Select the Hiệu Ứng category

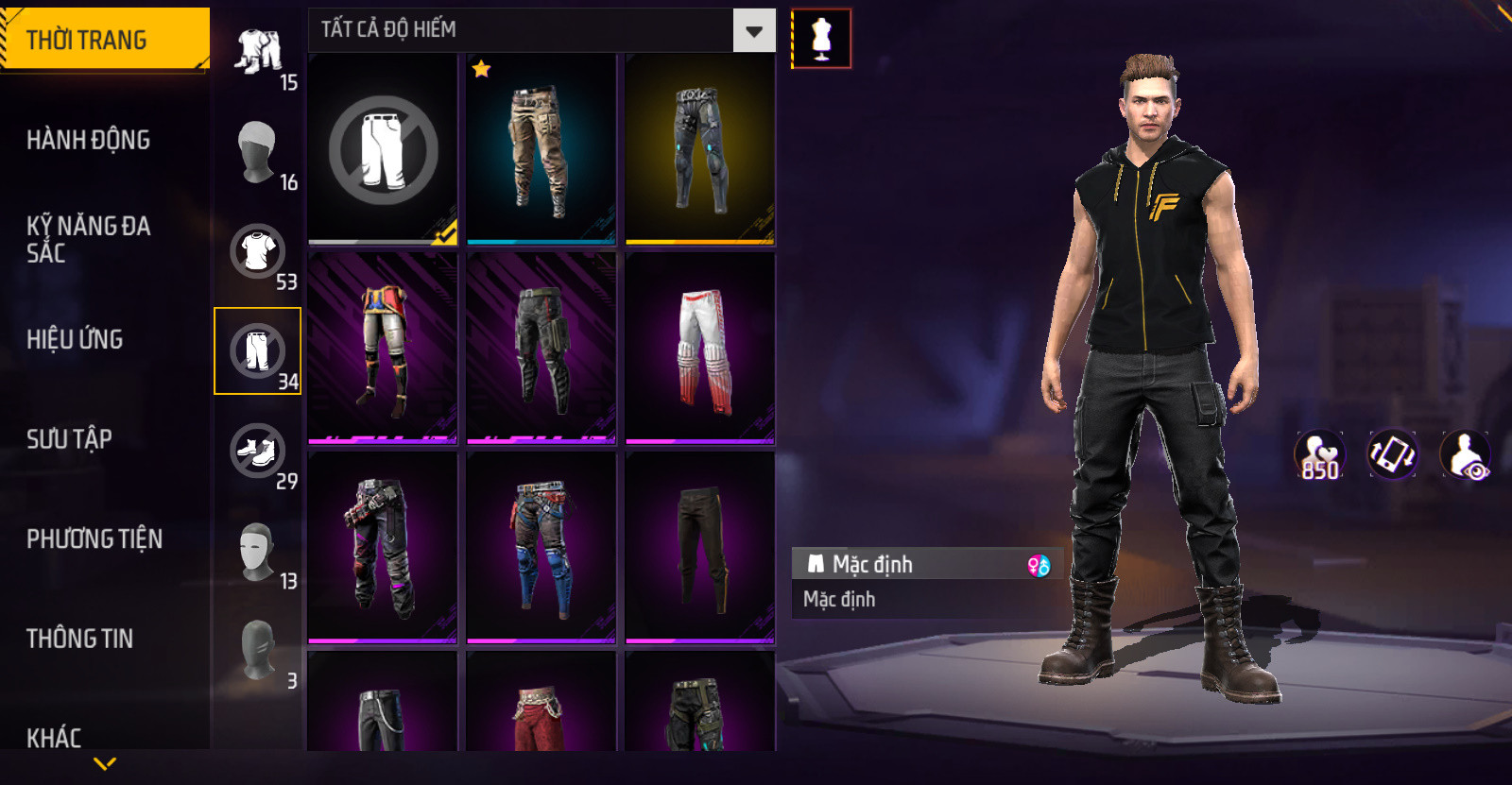click(75, 339)
